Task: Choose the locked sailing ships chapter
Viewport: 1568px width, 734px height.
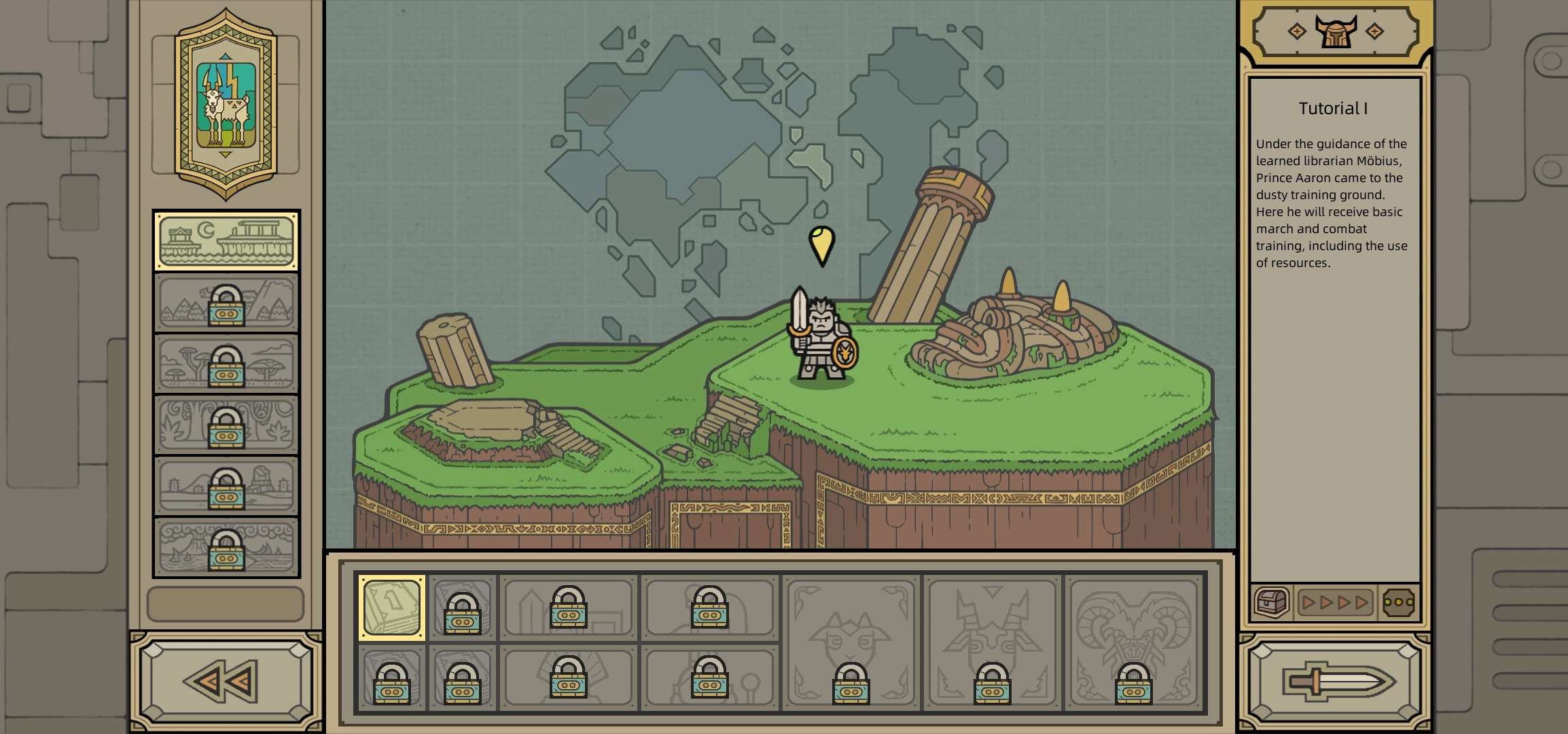Action: click(x=226, y=548)
